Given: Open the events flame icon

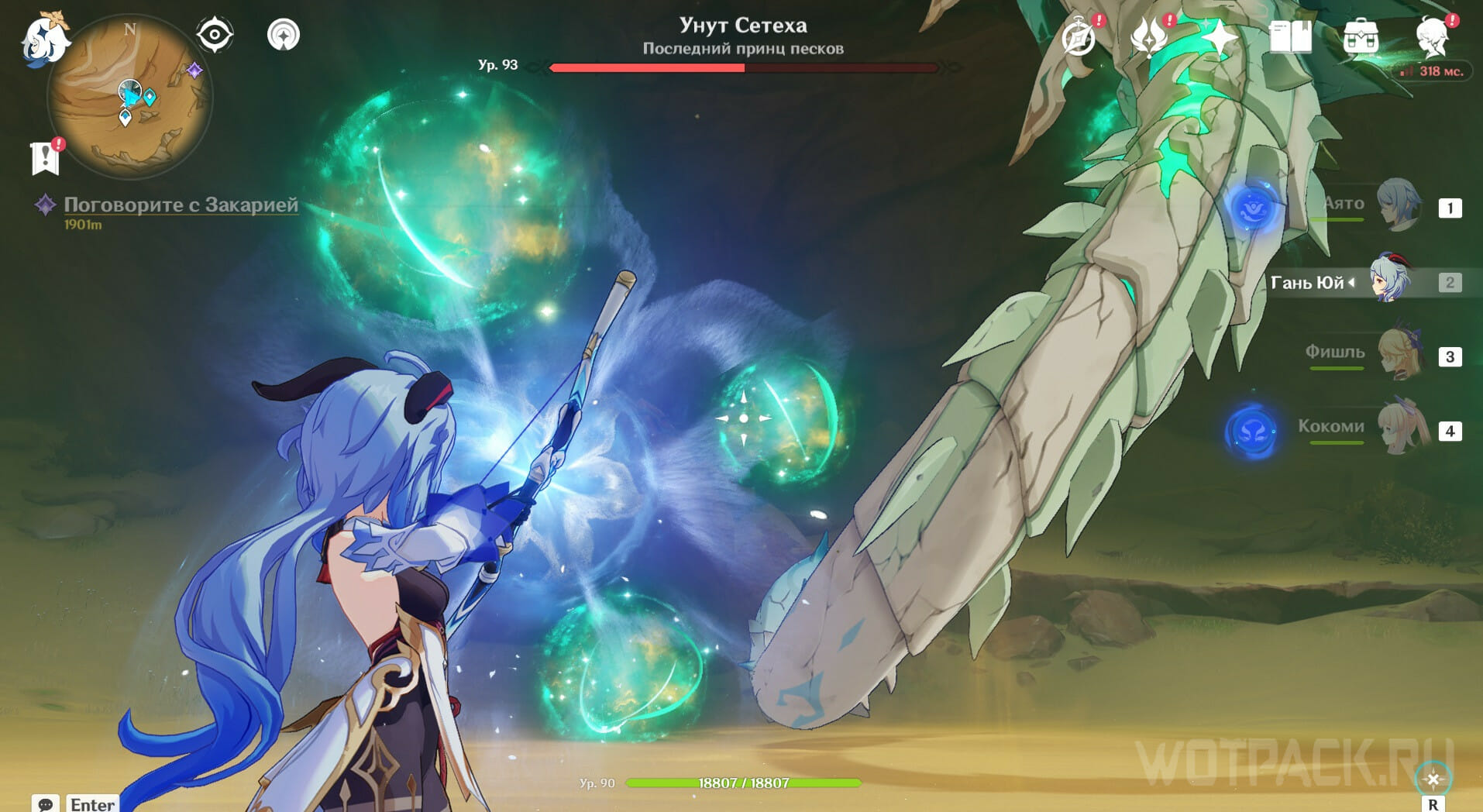Looking at the screenshot, I should coord(1149,36).
